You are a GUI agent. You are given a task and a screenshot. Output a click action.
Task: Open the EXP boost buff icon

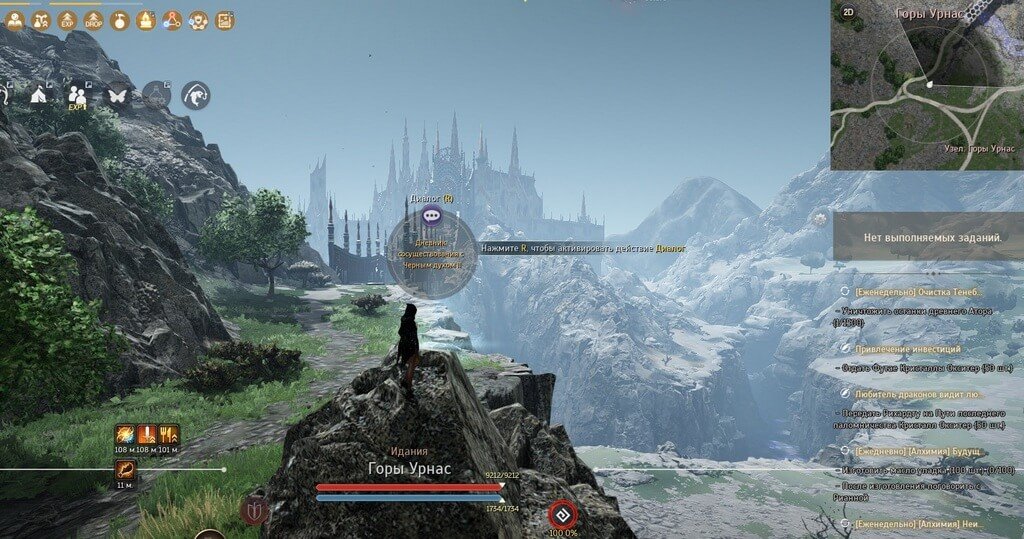(x=67, y=19)
